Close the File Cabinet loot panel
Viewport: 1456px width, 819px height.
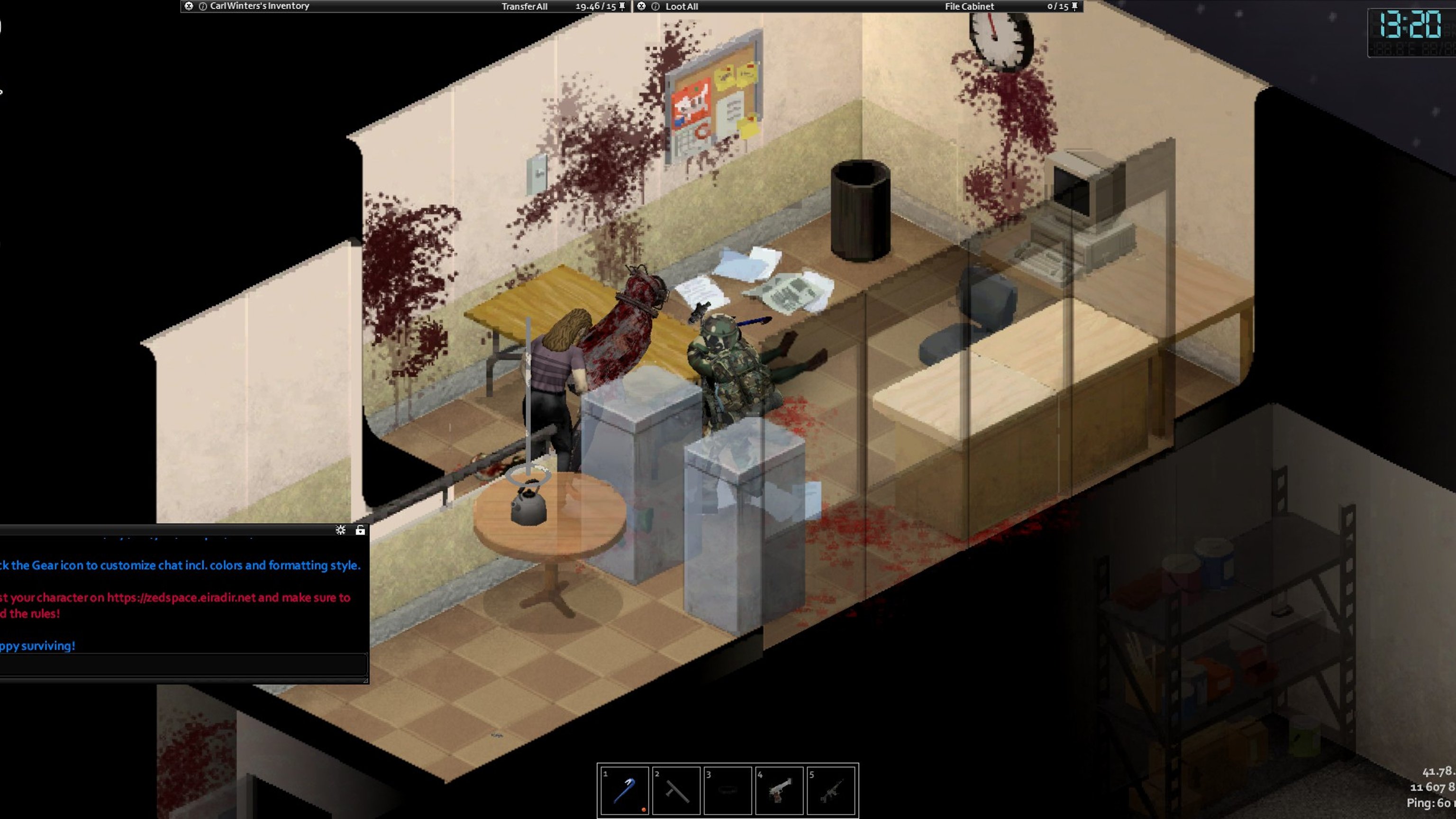[x=641, y=6]
